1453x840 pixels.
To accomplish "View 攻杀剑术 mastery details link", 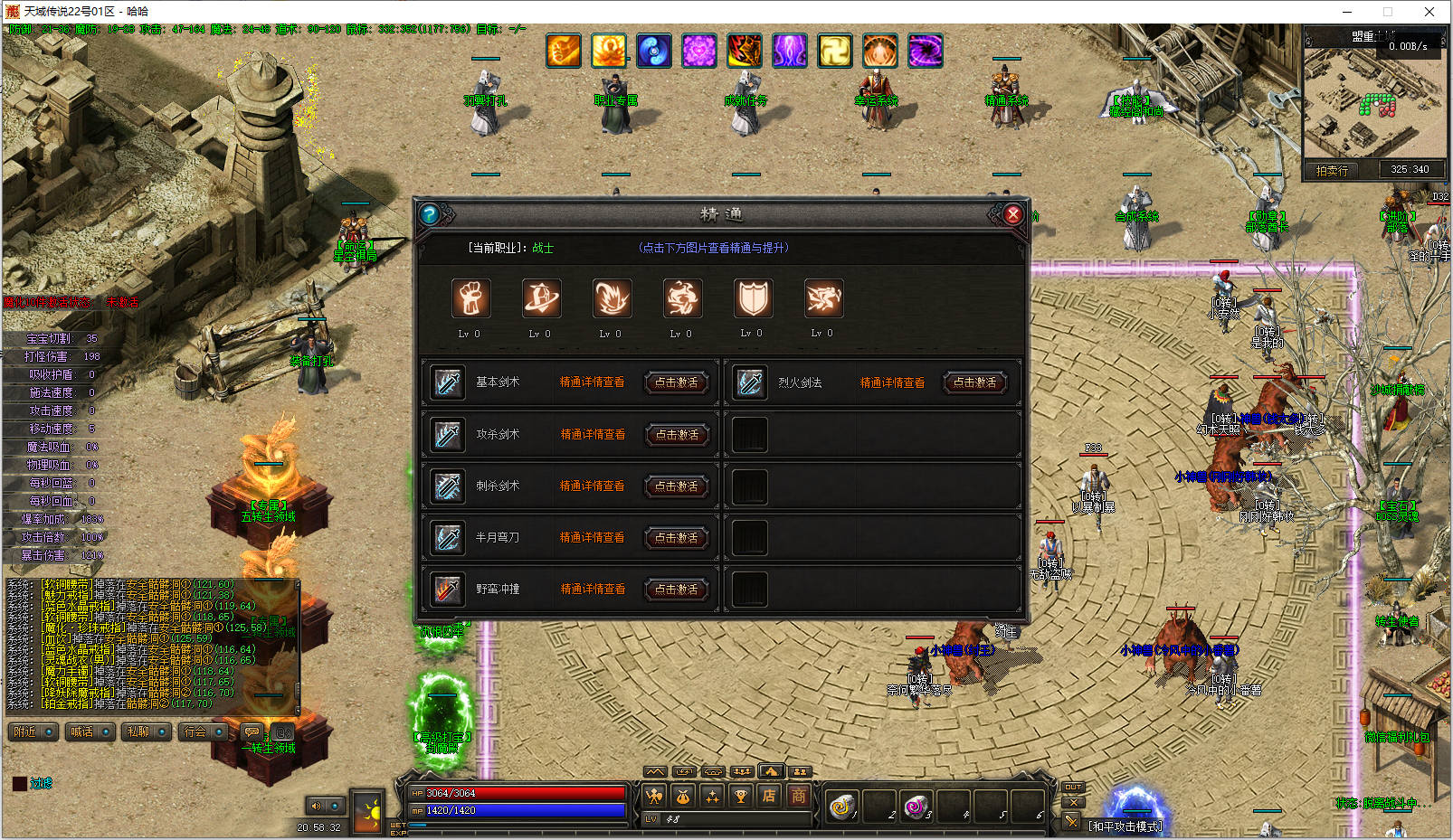I will click(x=593, y=434).
